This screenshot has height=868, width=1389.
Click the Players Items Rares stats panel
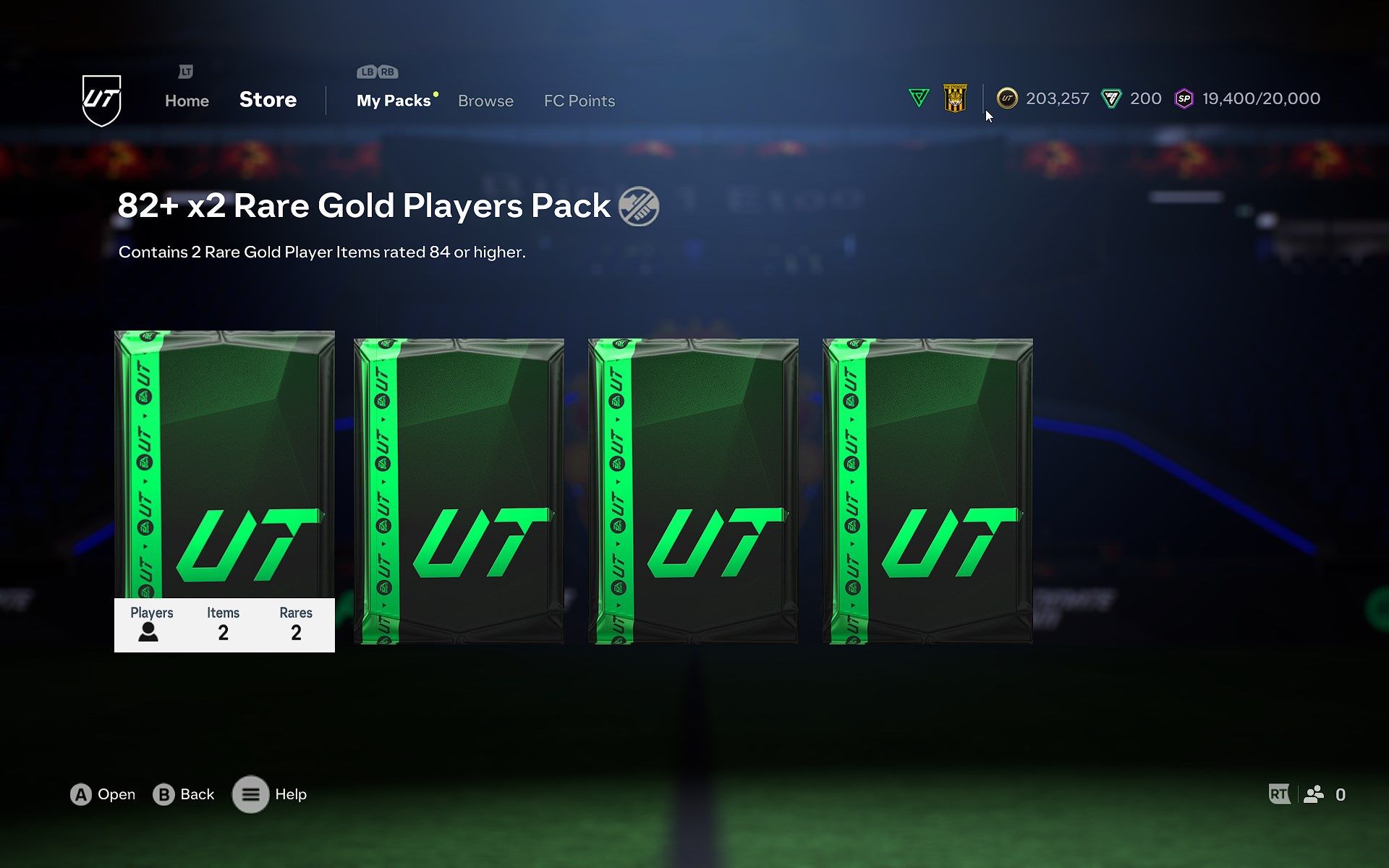point(224,625)
